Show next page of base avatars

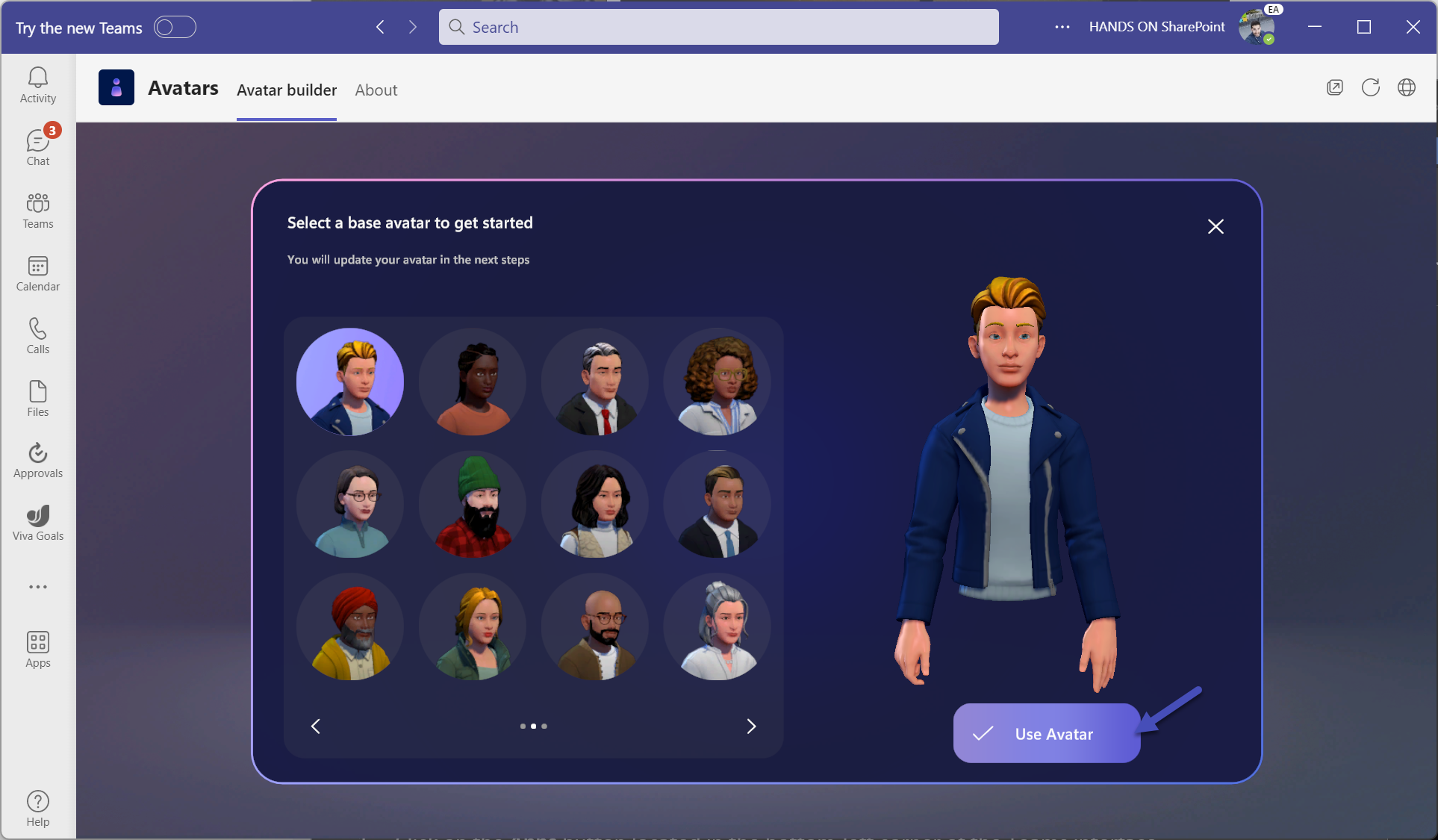point(751,726)
